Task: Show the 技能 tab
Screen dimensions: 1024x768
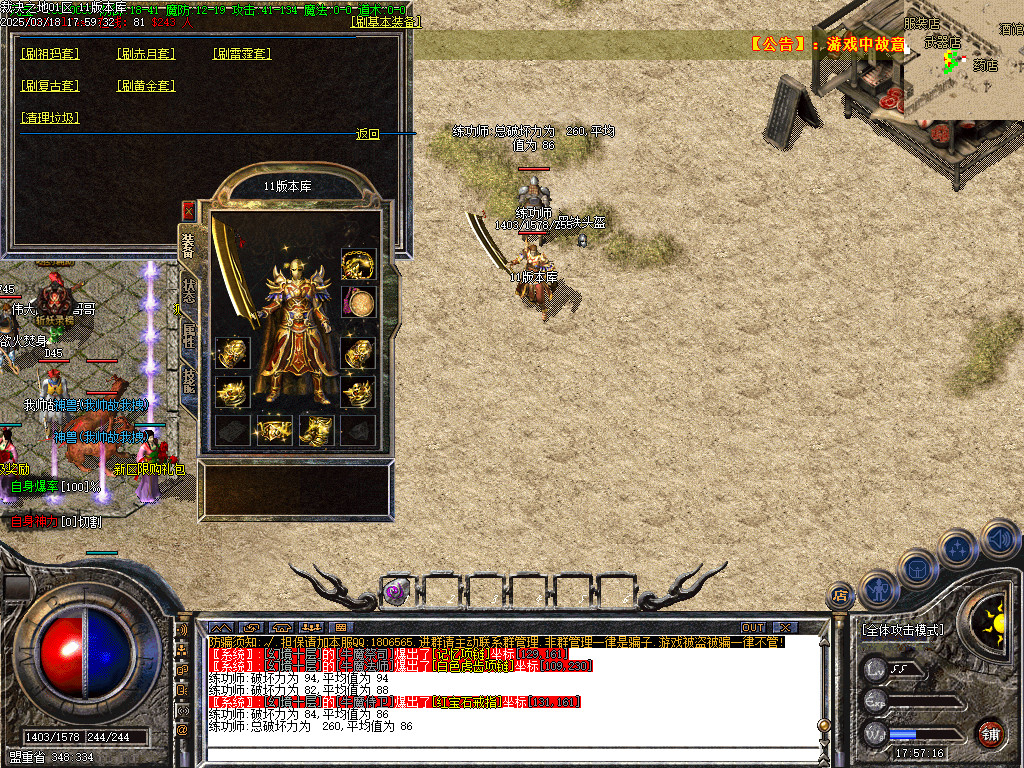Action: pyautogui.click(x=188, y=380)
